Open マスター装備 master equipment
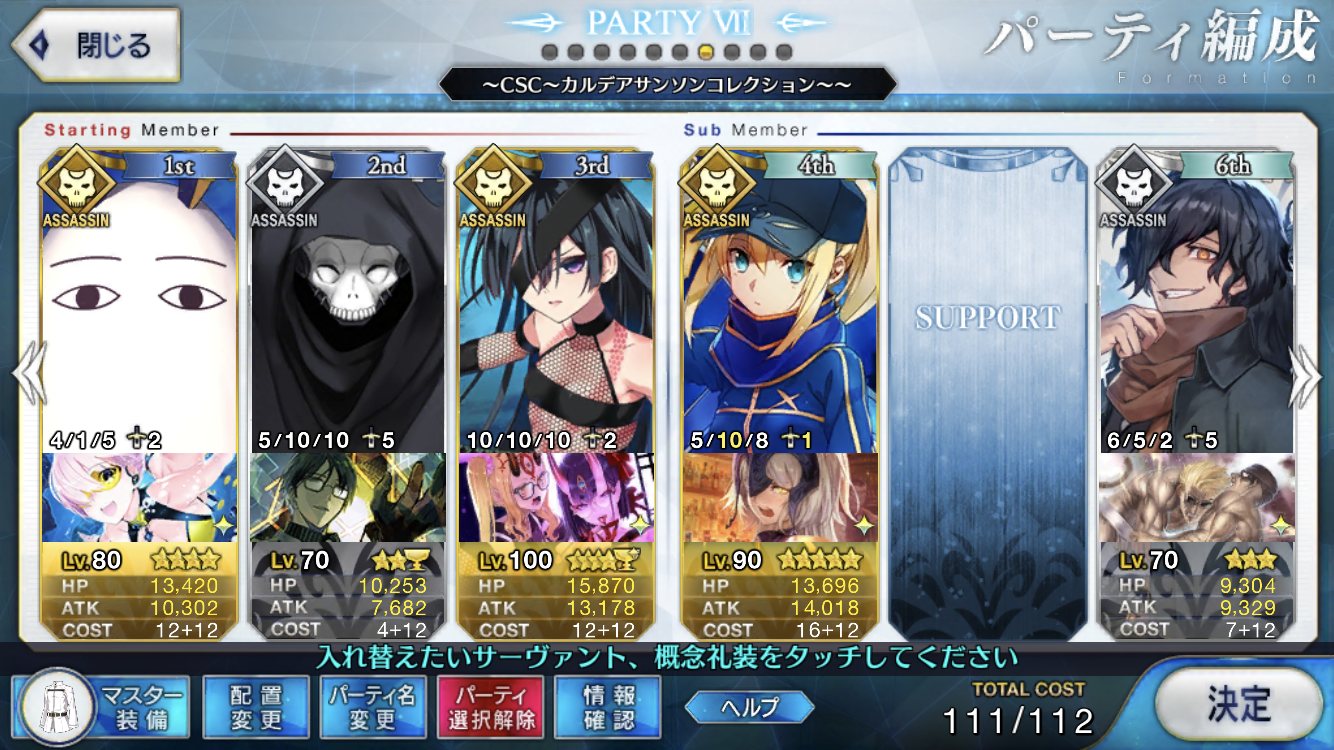 (x=101, y=705)
